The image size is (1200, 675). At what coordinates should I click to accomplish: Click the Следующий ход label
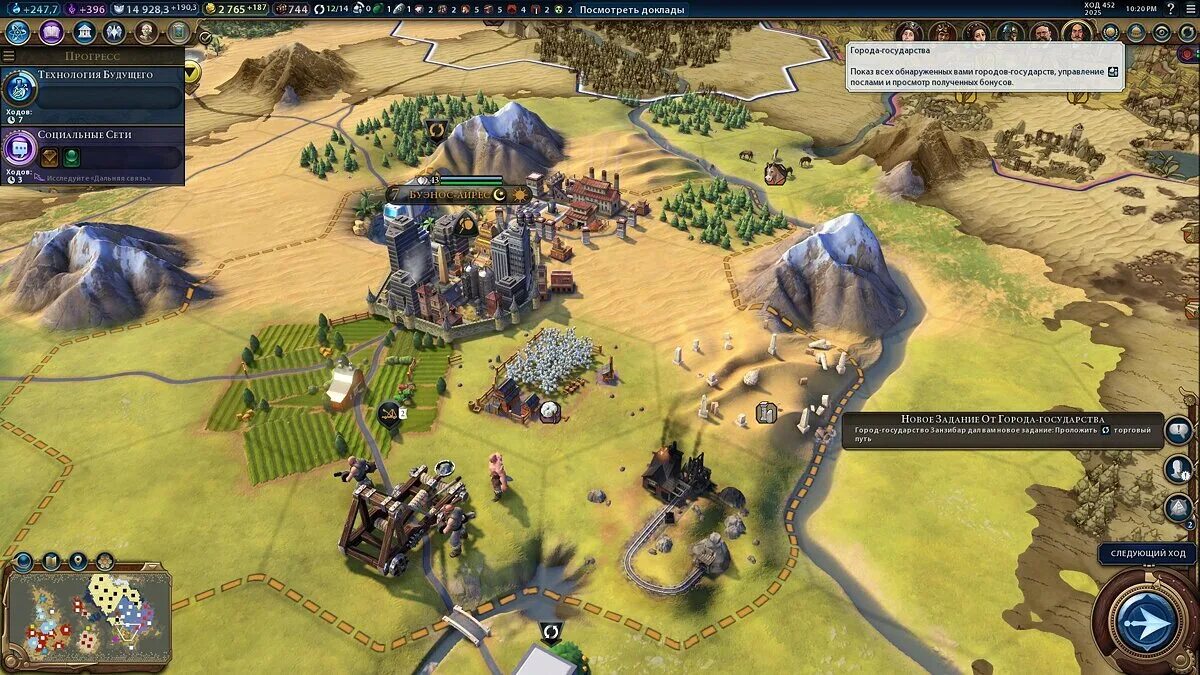pos(1147,553)
